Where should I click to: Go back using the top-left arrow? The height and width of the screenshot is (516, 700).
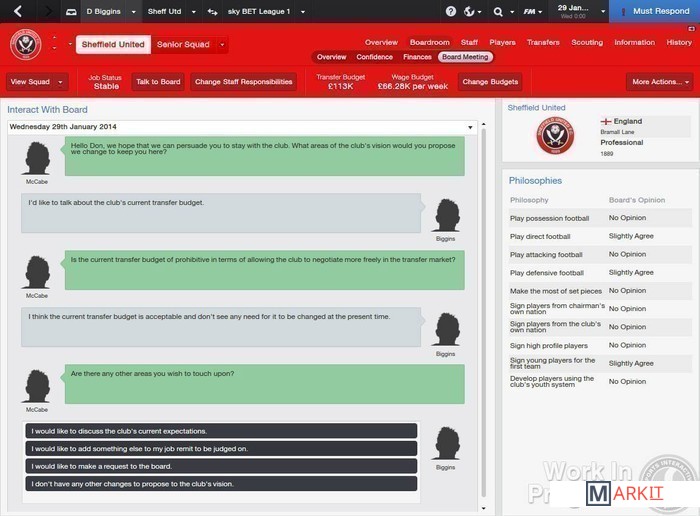pyautogui.click(x=17, y=11)
